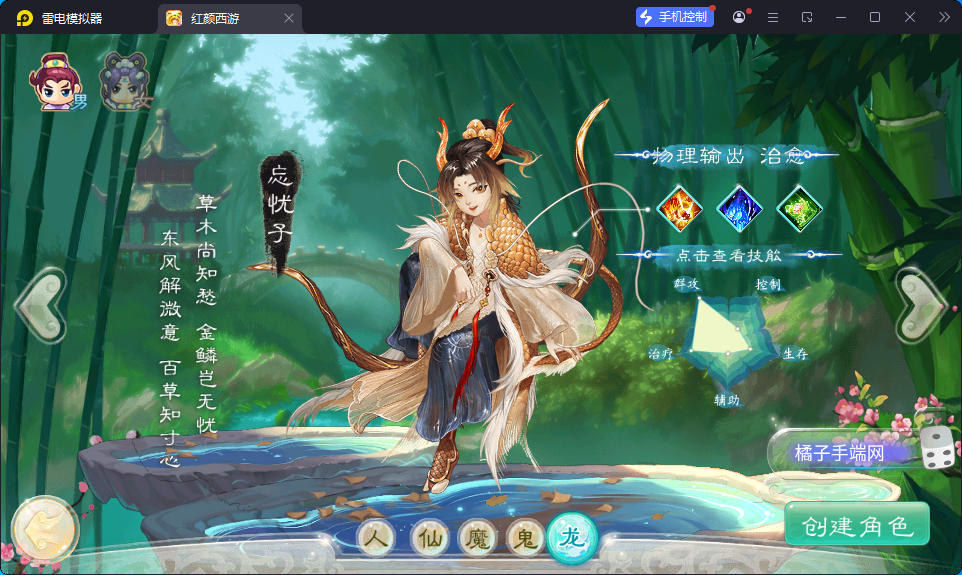Image resolution: width=962 pixels, height=575 pixels.
Task: Create the character with 创建角色
Action: (857, 526)
